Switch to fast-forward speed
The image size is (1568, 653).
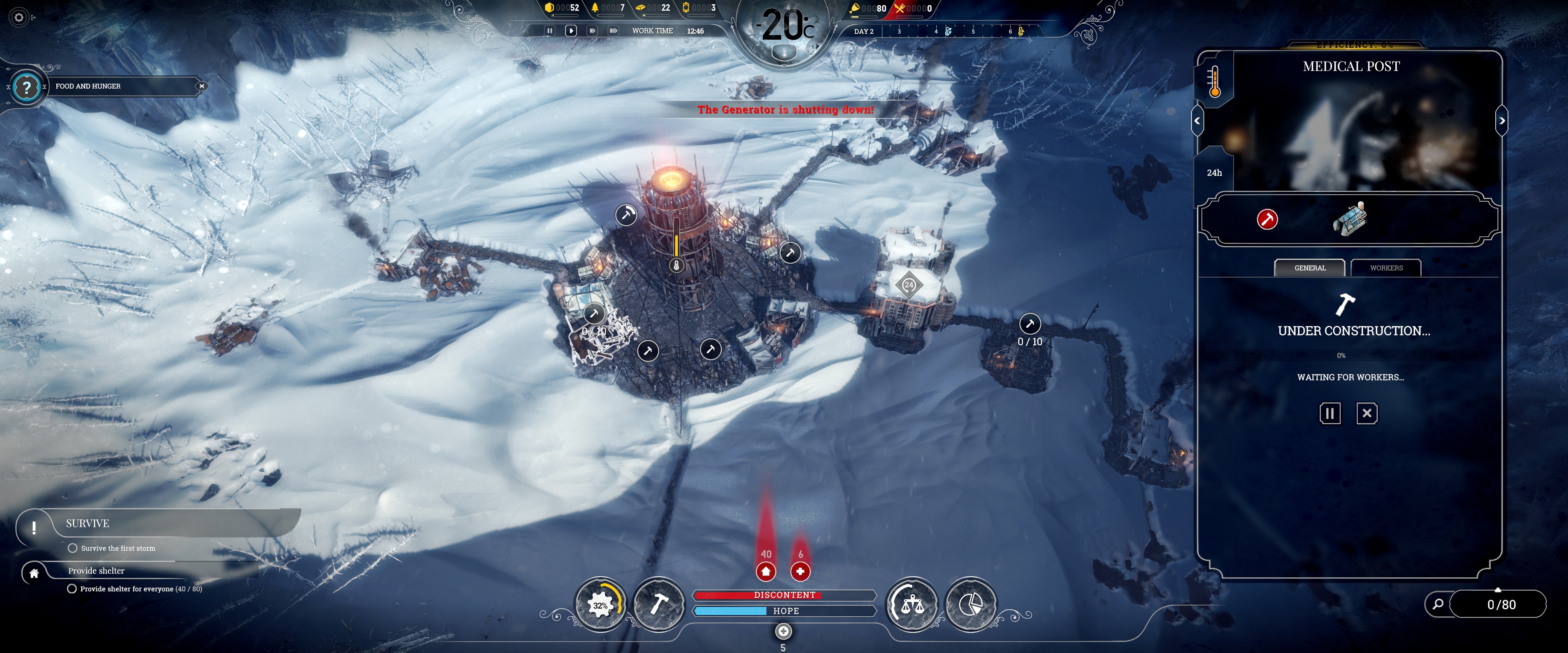592,31
